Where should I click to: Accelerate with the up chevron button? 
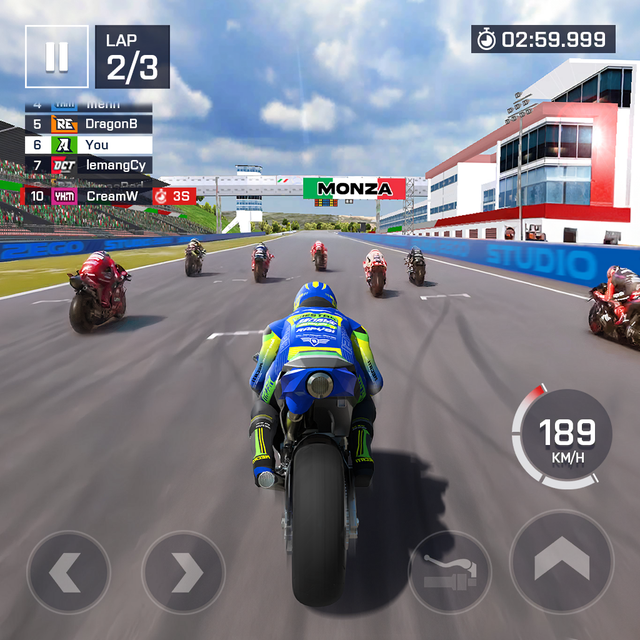click(561, 562)
